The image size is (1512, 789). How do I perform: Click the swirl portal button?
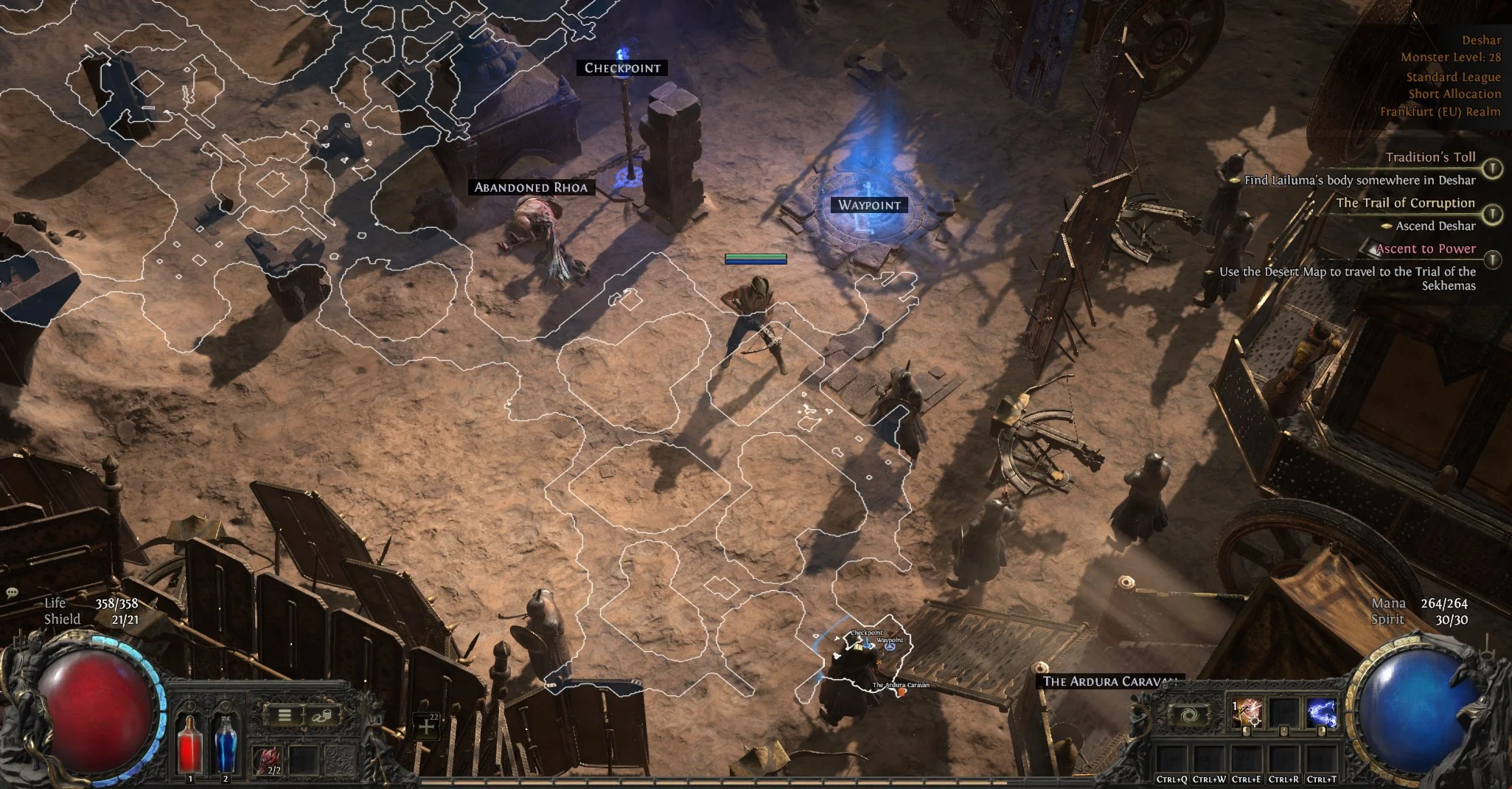click(x=1188, y=715)
